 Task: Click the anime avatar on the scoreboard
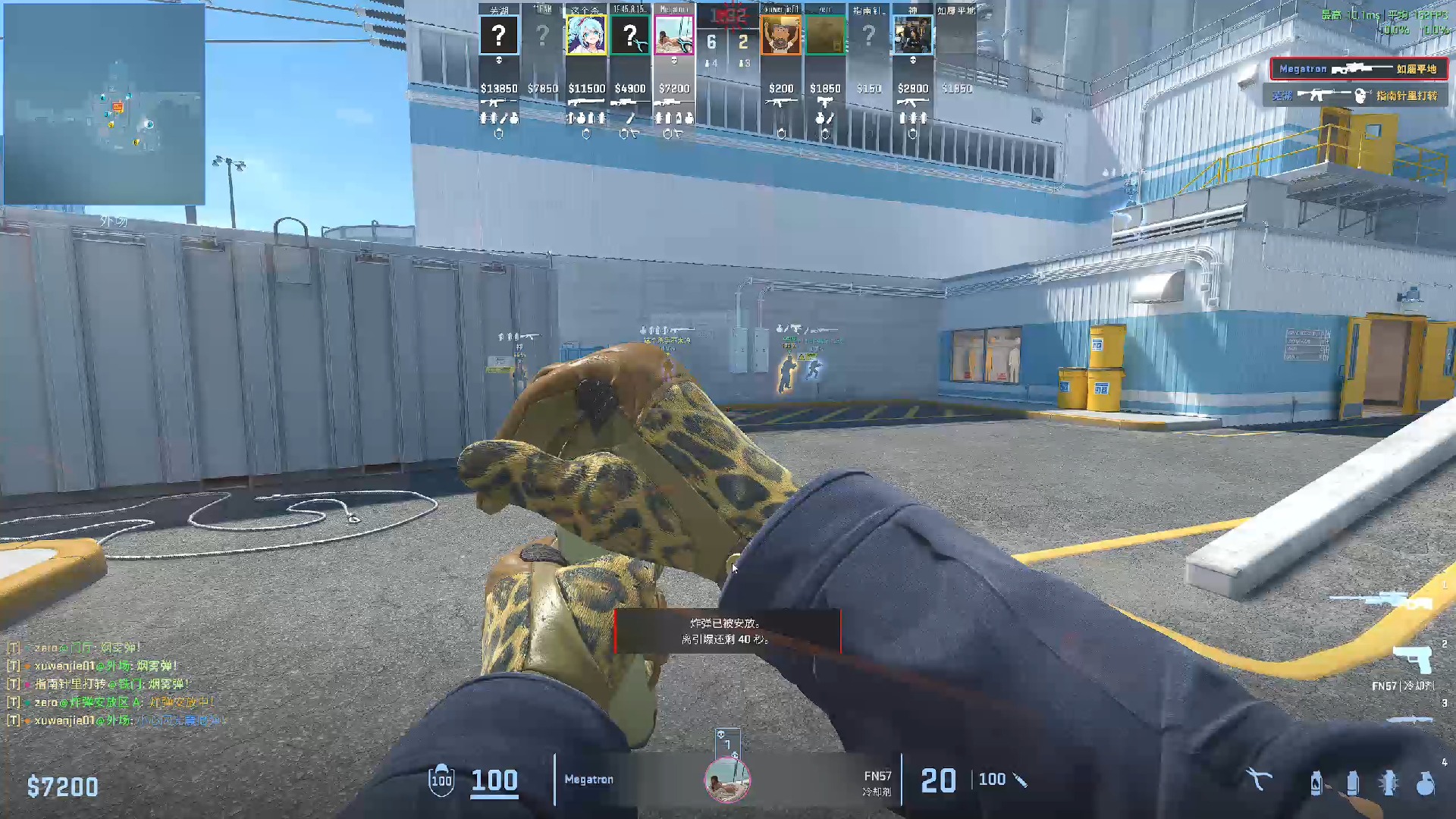point(588,34)
